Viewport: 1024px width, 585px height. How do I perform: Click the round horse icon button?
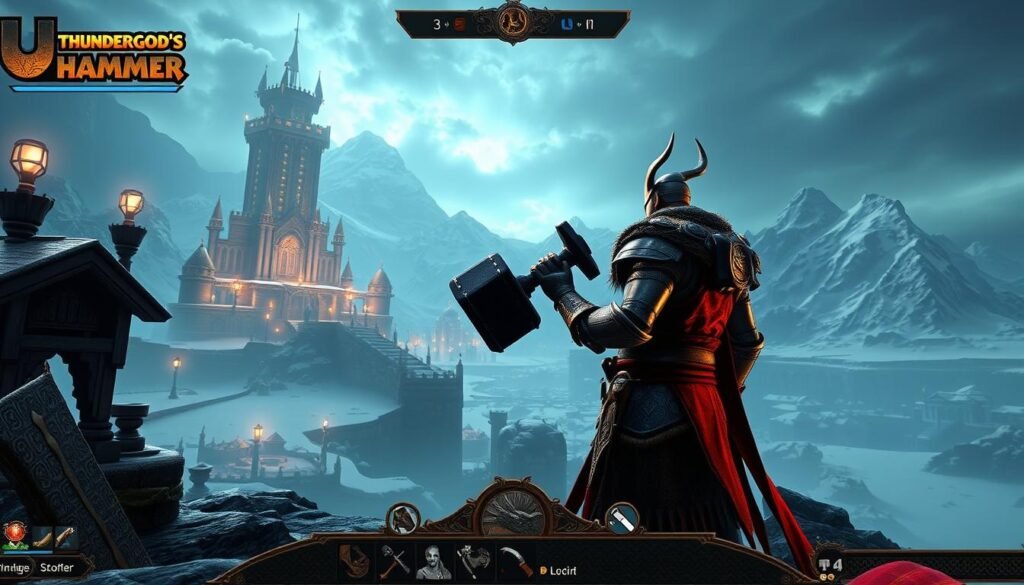click(x=402, y=517)
